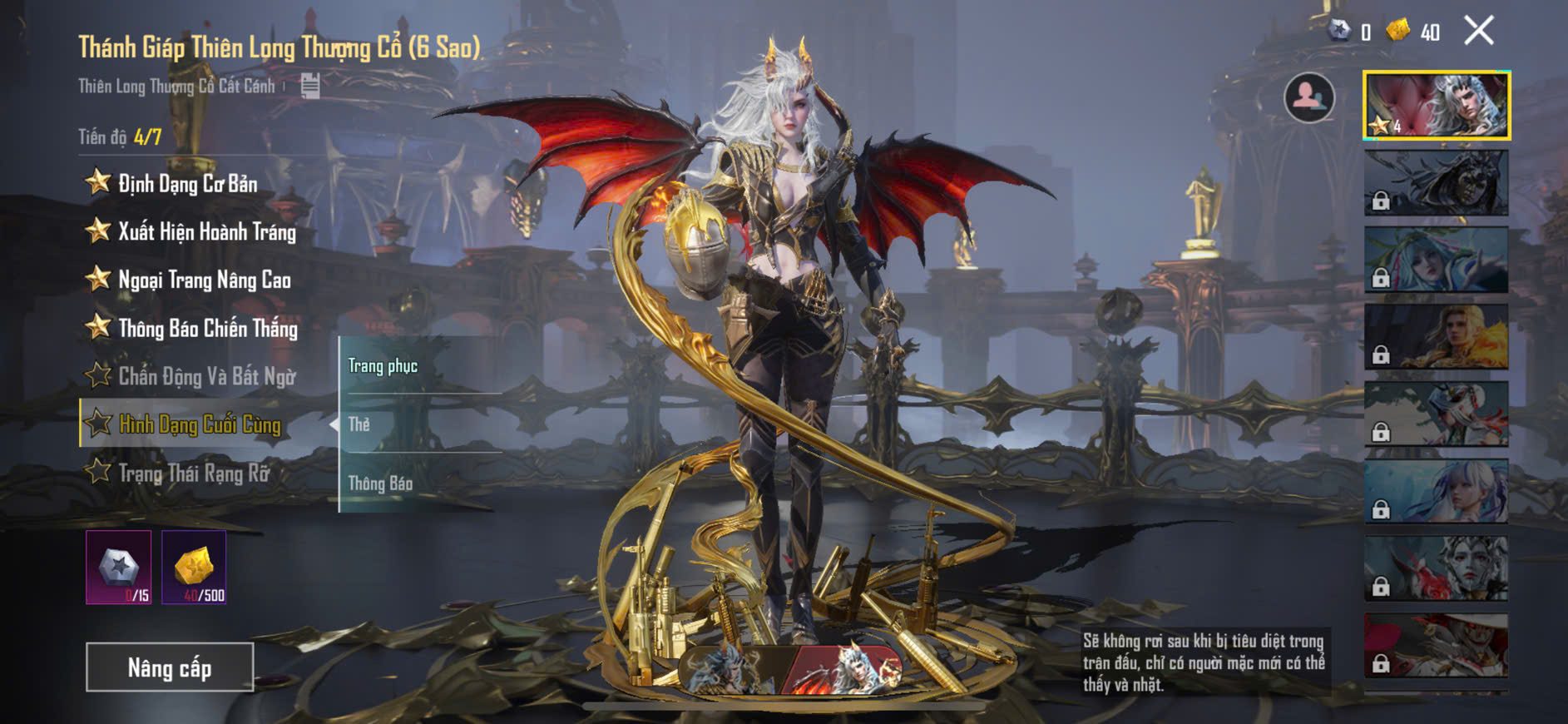1568x724 pixels.
Task: Choose the Xuất Hiện Hoành Tráng level
Action: (206, 232)
